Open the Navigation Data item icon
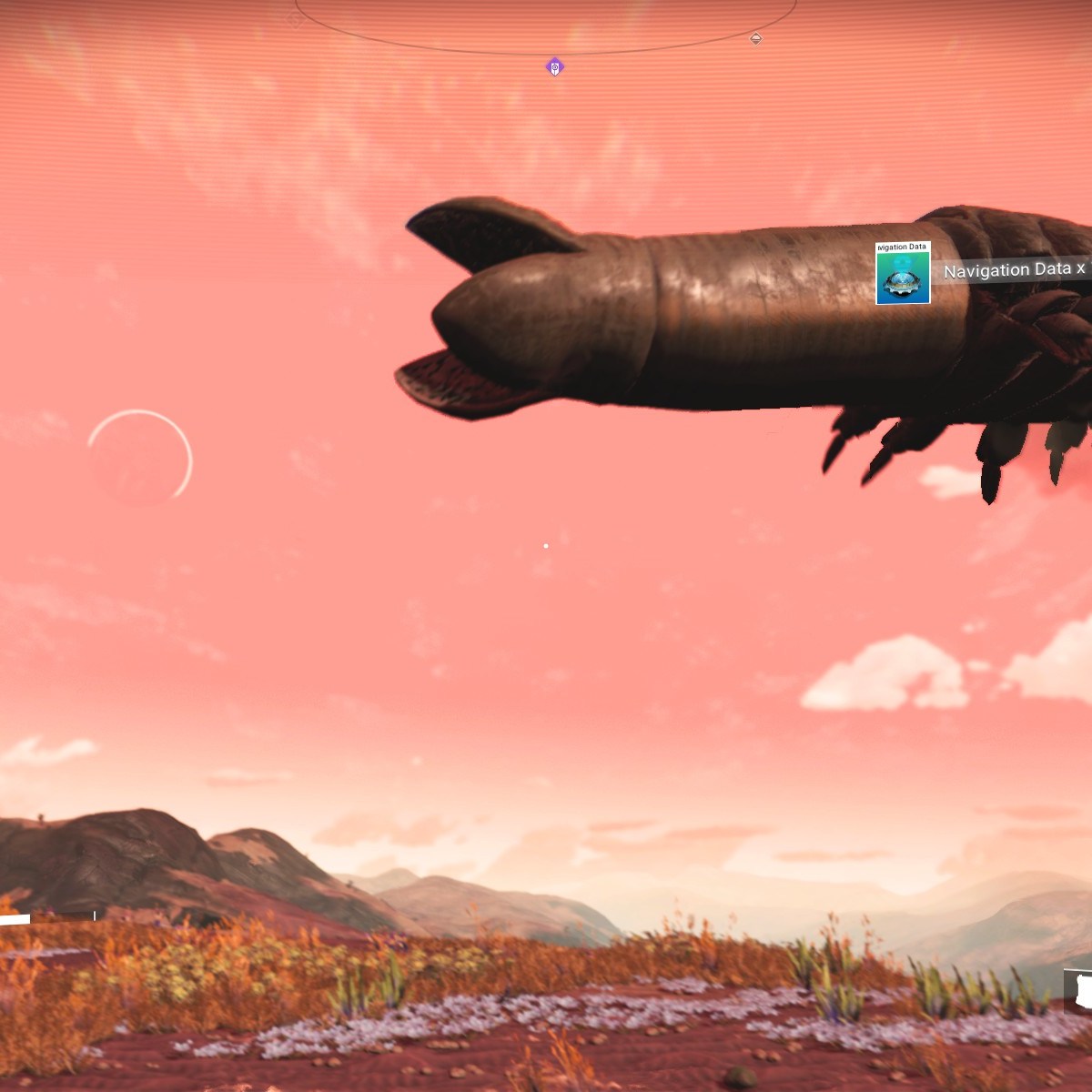The image size is (1092, 1092). click(x=903, y=273)
